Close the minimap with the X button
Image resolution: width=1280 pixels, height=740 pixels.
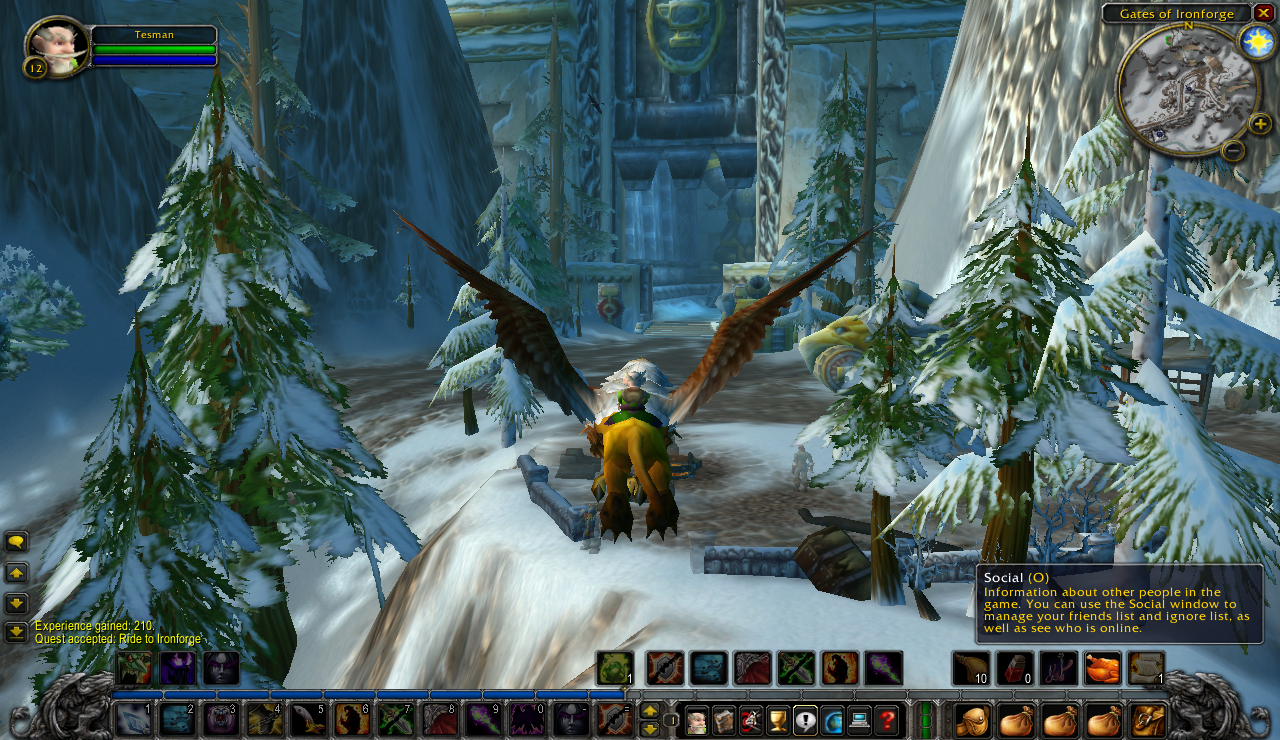(x=1264, y=12)
